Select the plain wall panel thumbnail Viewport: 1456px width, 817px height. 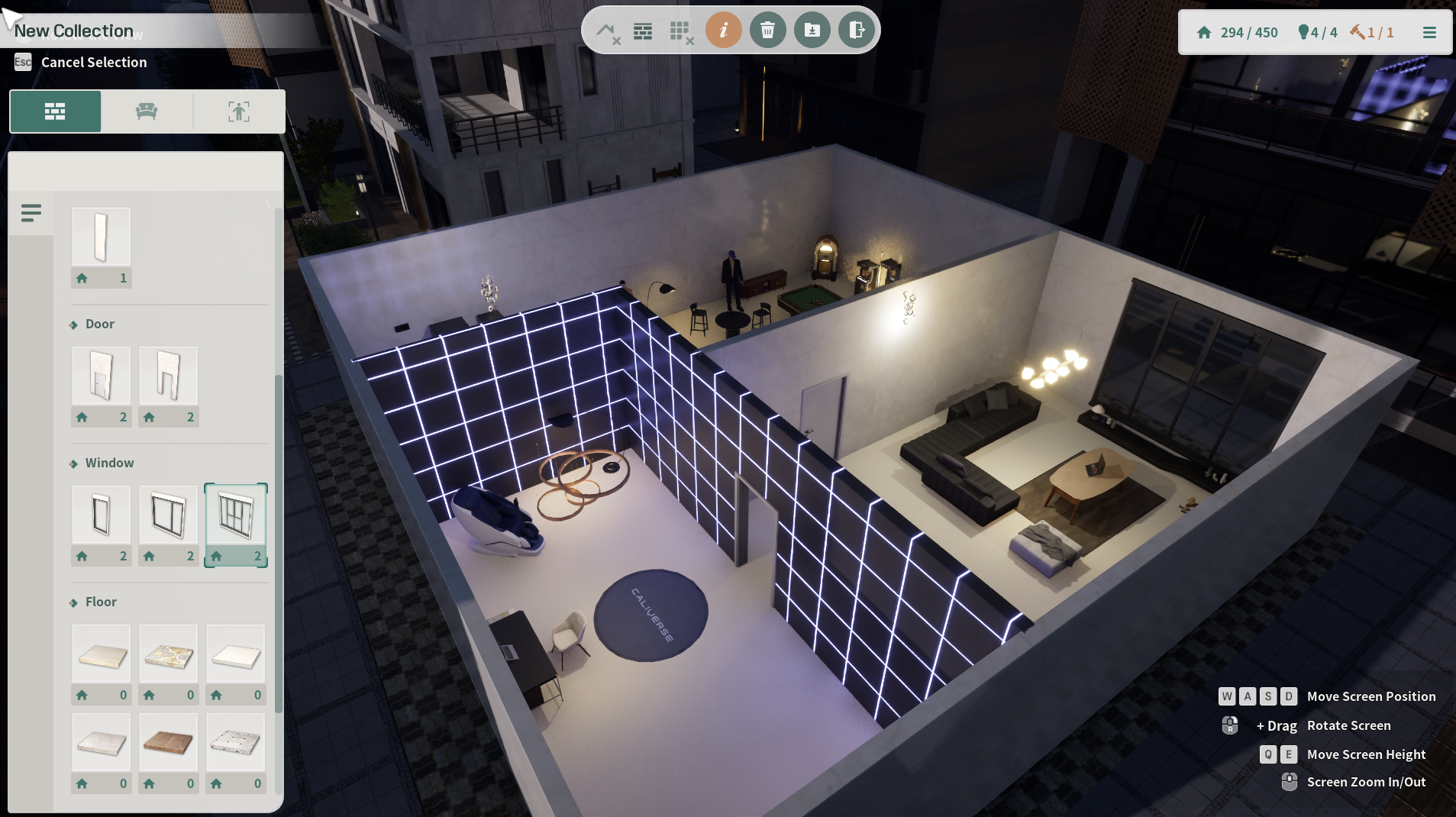click(x=102, y=237)
